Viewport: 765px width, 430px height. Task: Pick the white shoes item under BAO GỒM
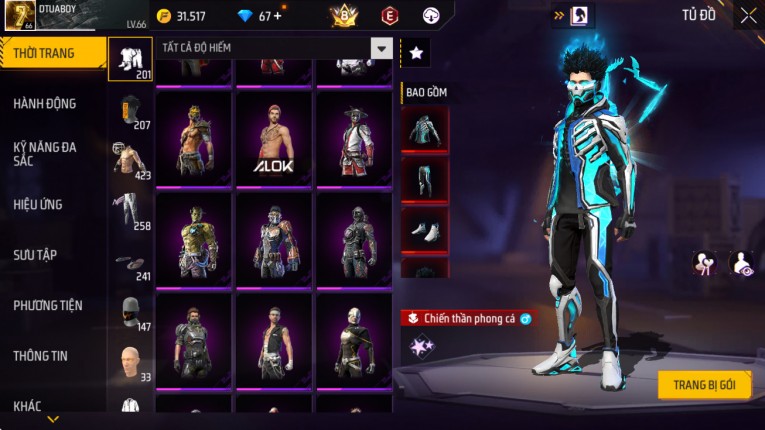pyautogui.click(x=424, y=229)
